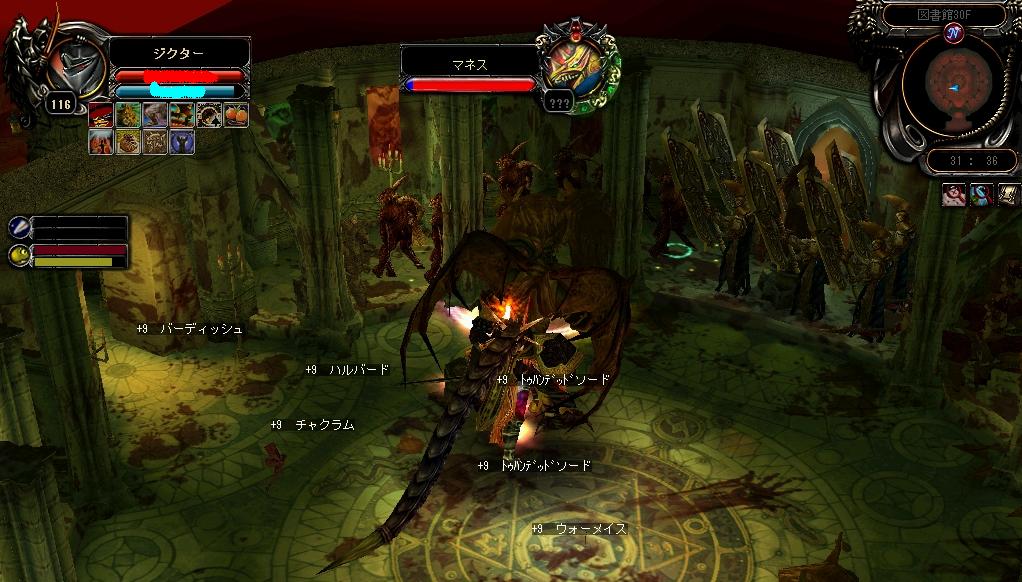Click the yellow frog face gauge icon
This screenshot has width=1022, height=582.
tap(18, 255)
